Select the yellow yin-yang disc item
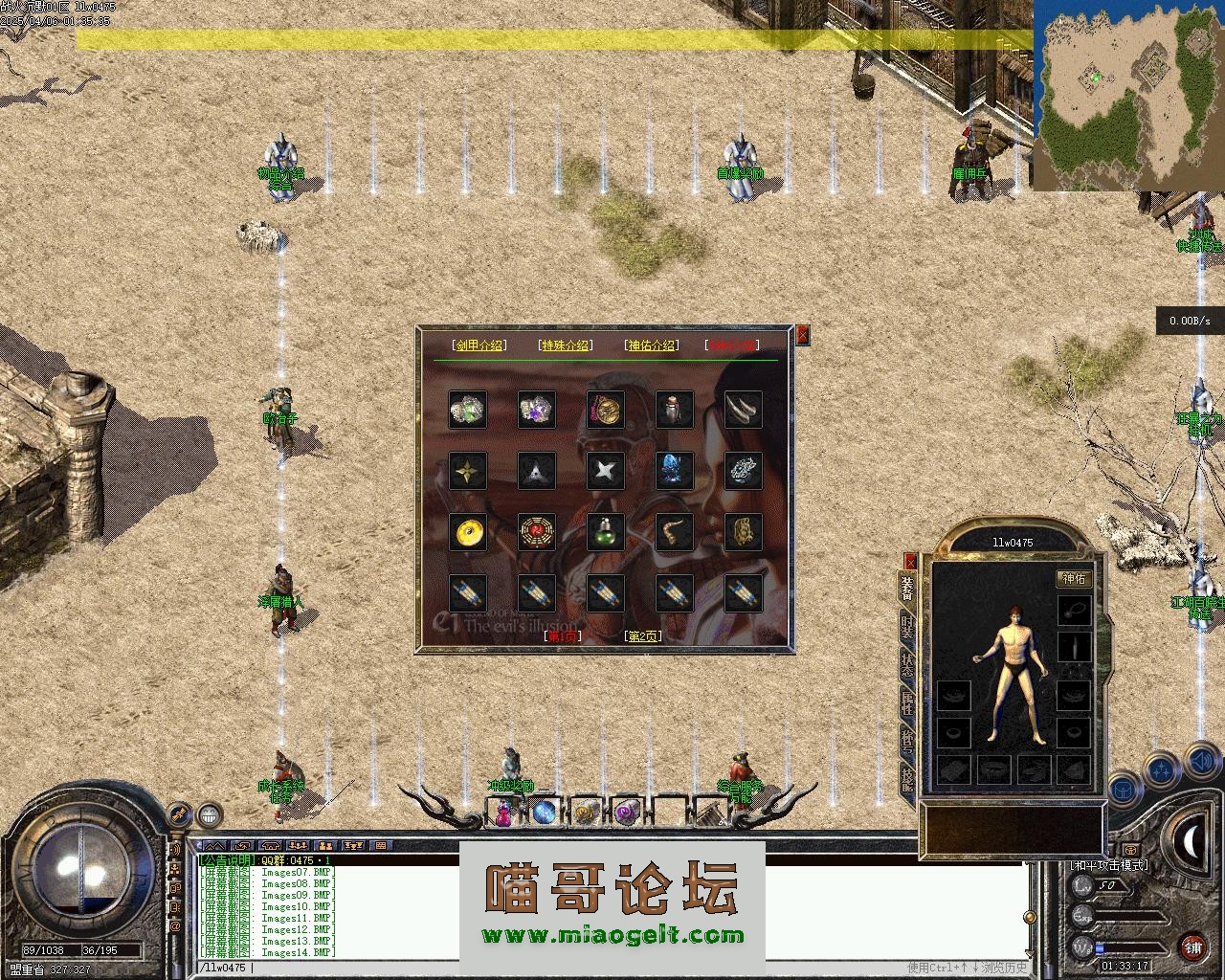This screenshot has width=1225, height=980. (468, 532)
